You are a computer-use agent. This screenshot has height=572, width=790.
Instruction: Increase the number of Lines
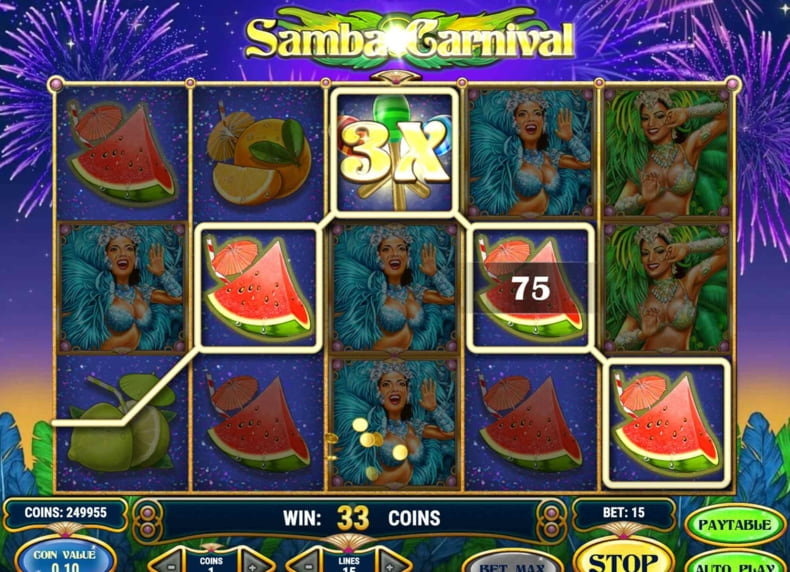coord(390,562)
